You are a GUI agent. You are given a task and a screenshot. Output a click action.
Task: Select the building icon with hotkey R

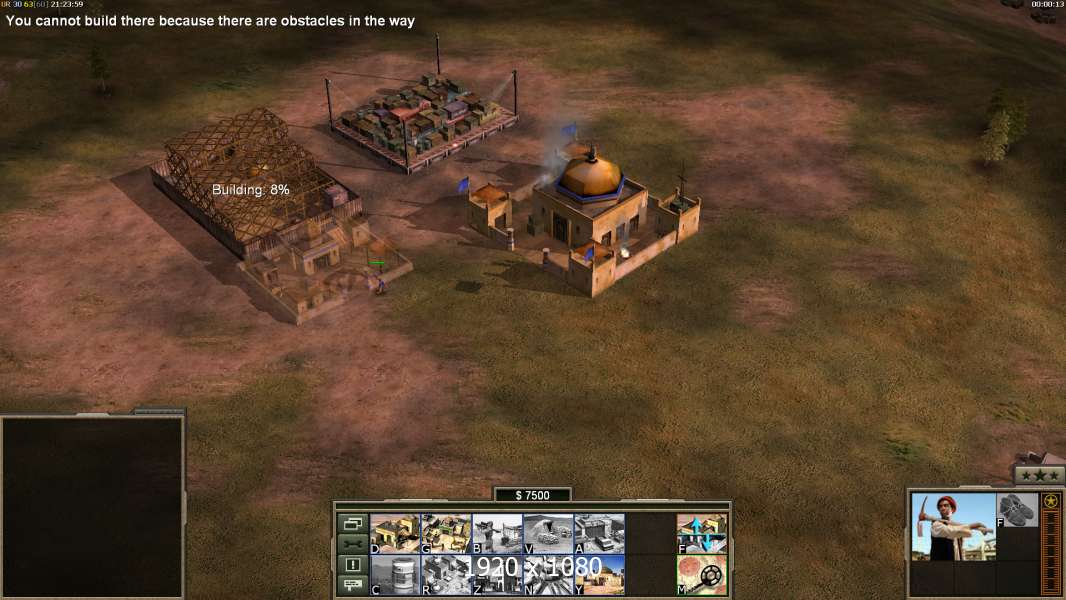pos(446,575)
